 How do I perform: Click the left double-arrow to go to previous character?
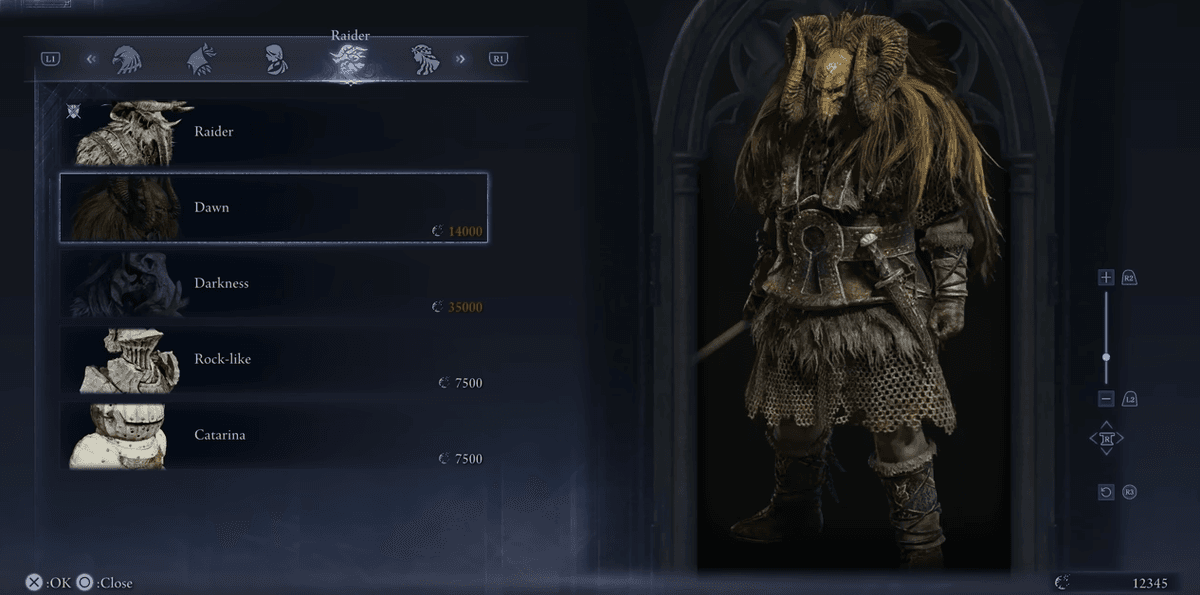(91, 59)
